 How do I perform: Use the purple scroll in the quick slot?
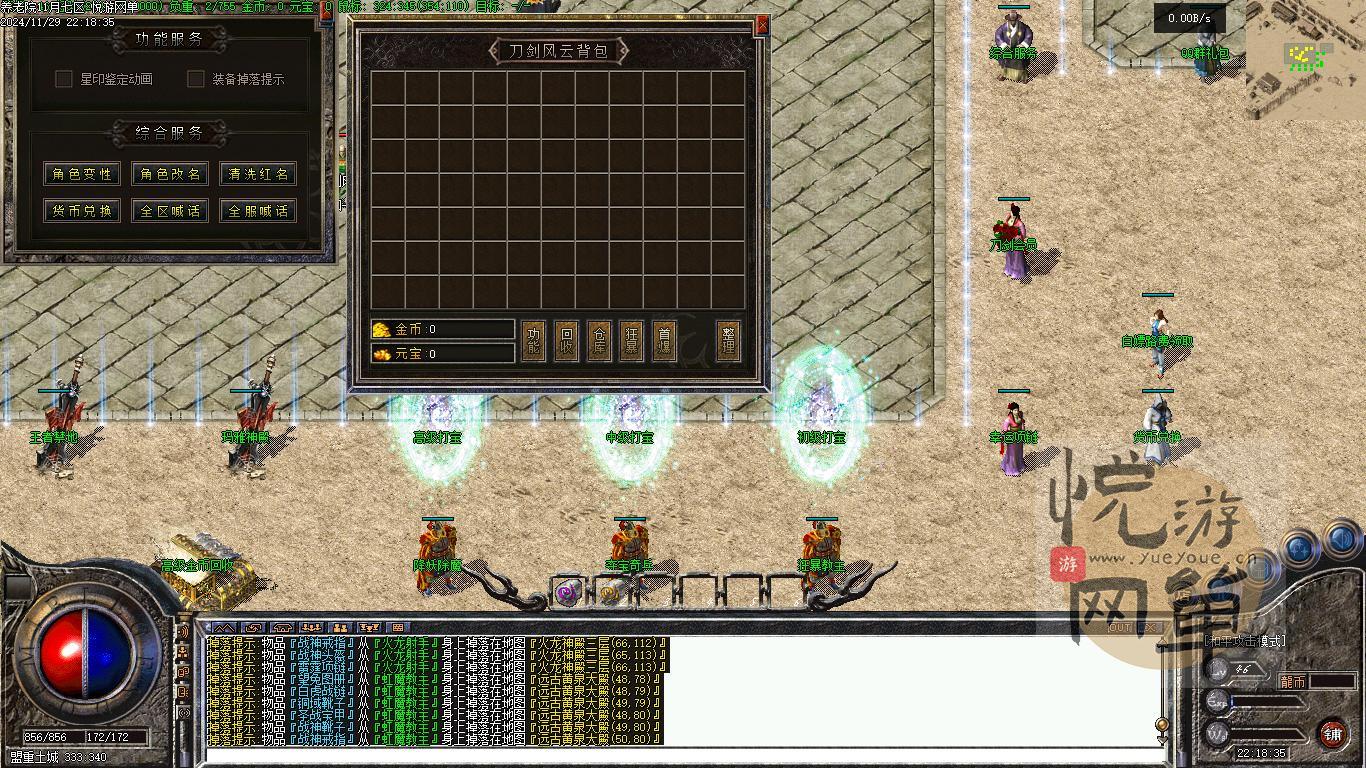(567, 594)
